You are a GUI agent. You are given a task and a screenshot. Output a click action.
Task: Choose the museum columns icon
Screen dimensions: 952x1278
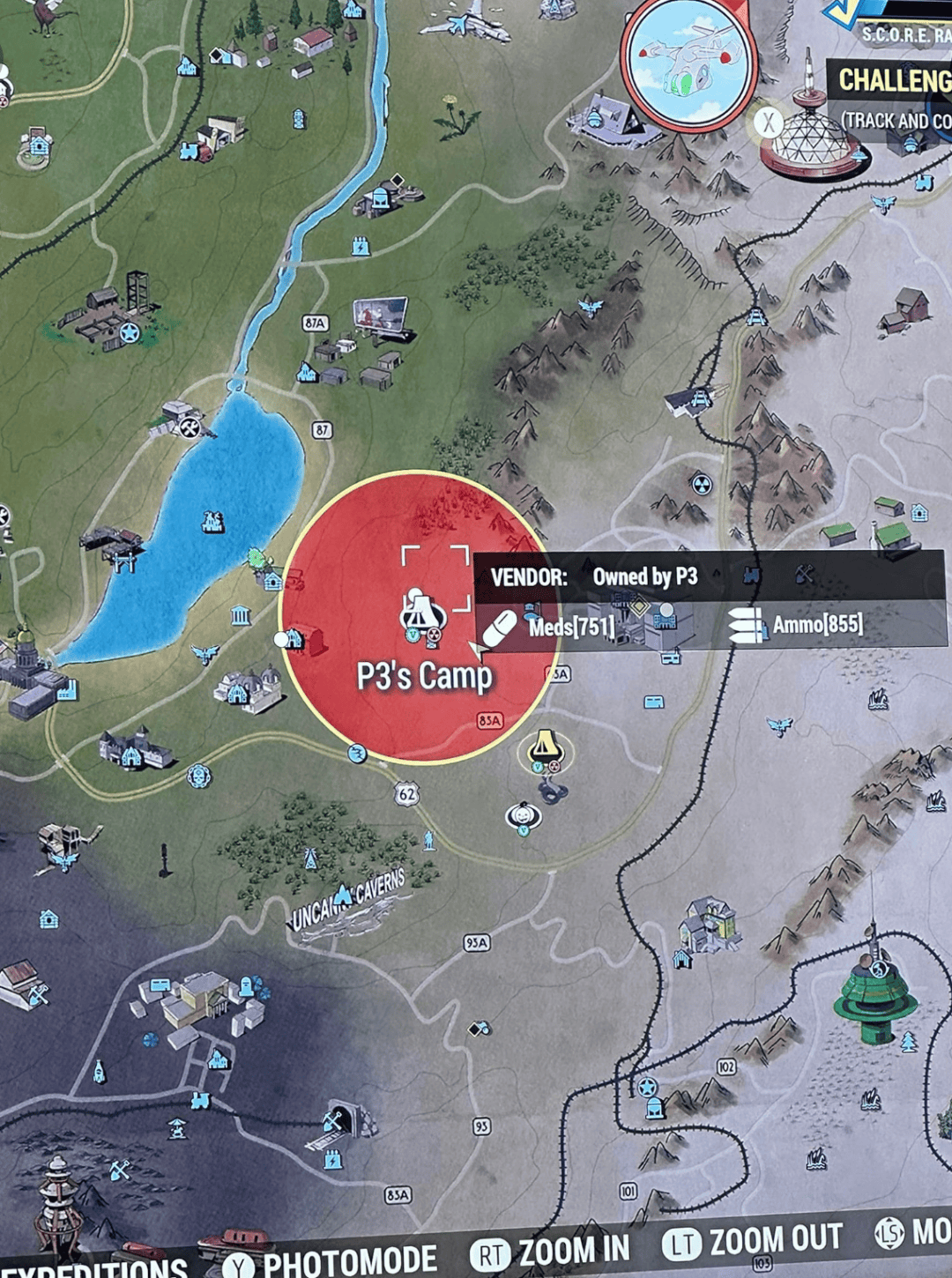(x=241, y=615)
